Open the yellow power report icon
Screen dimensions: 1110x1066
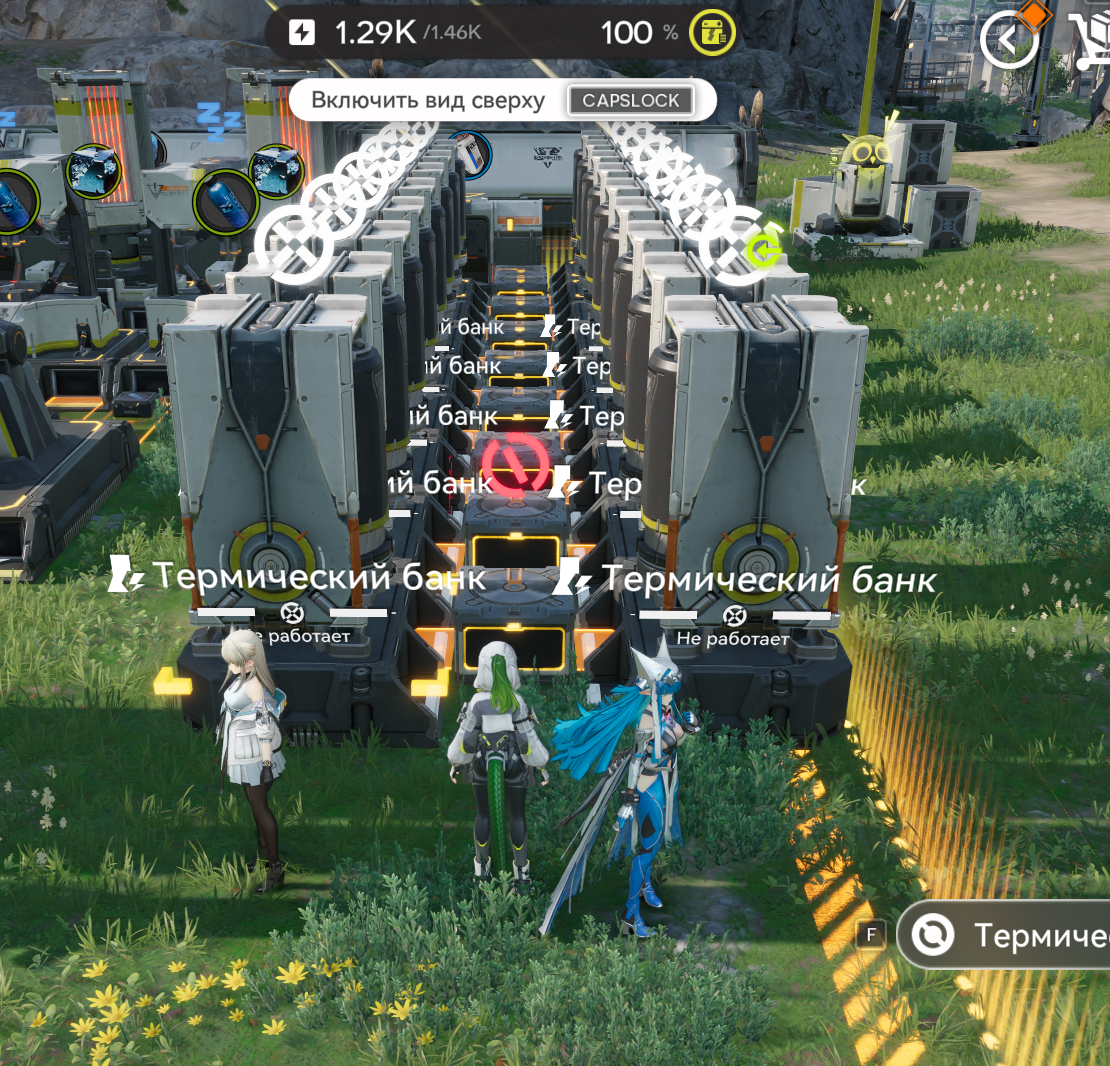[712, 34]
